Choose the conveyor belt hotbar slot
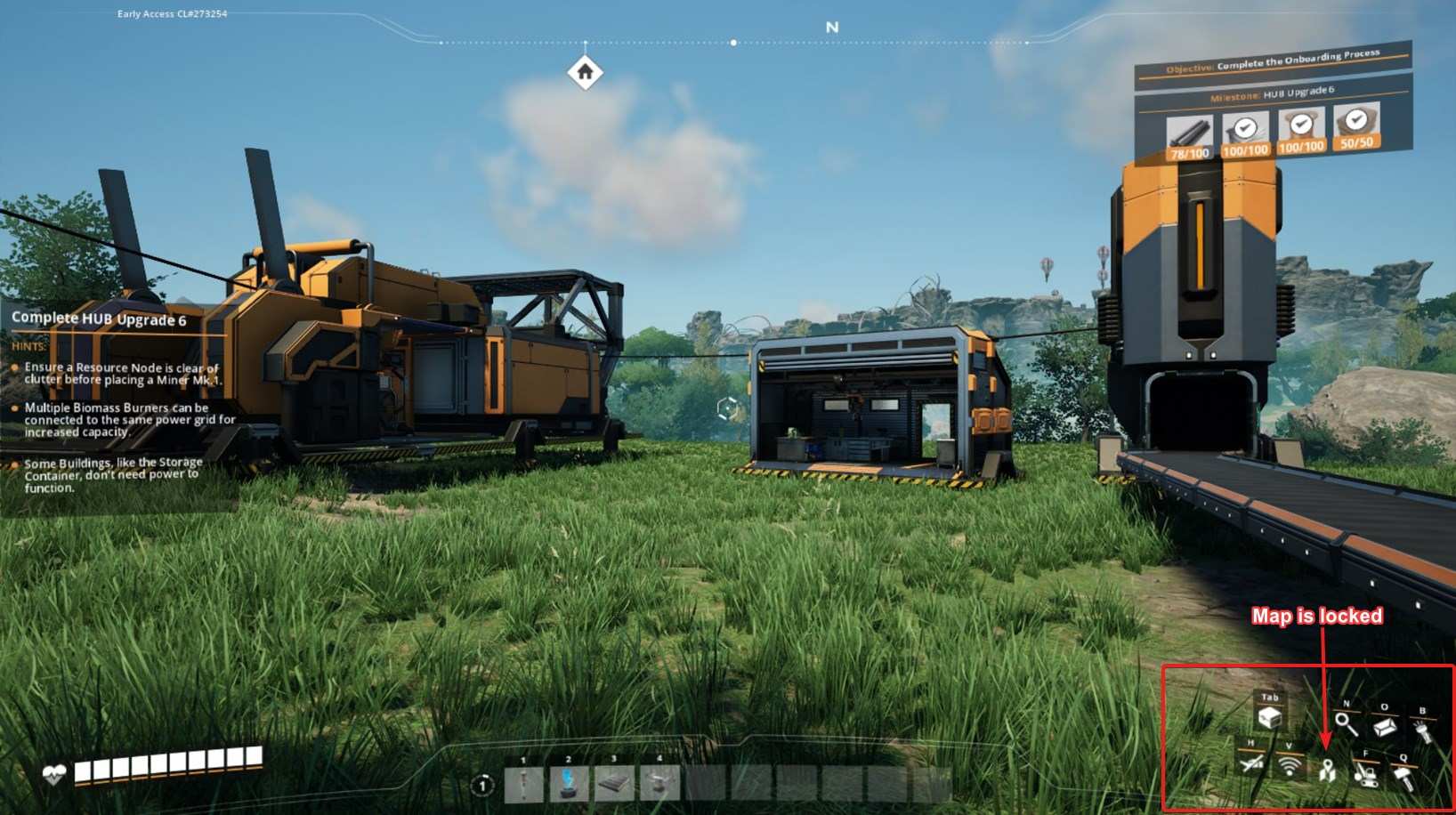Image resolution: width=1456 pixels, height=815 pixels. (614, 784)
